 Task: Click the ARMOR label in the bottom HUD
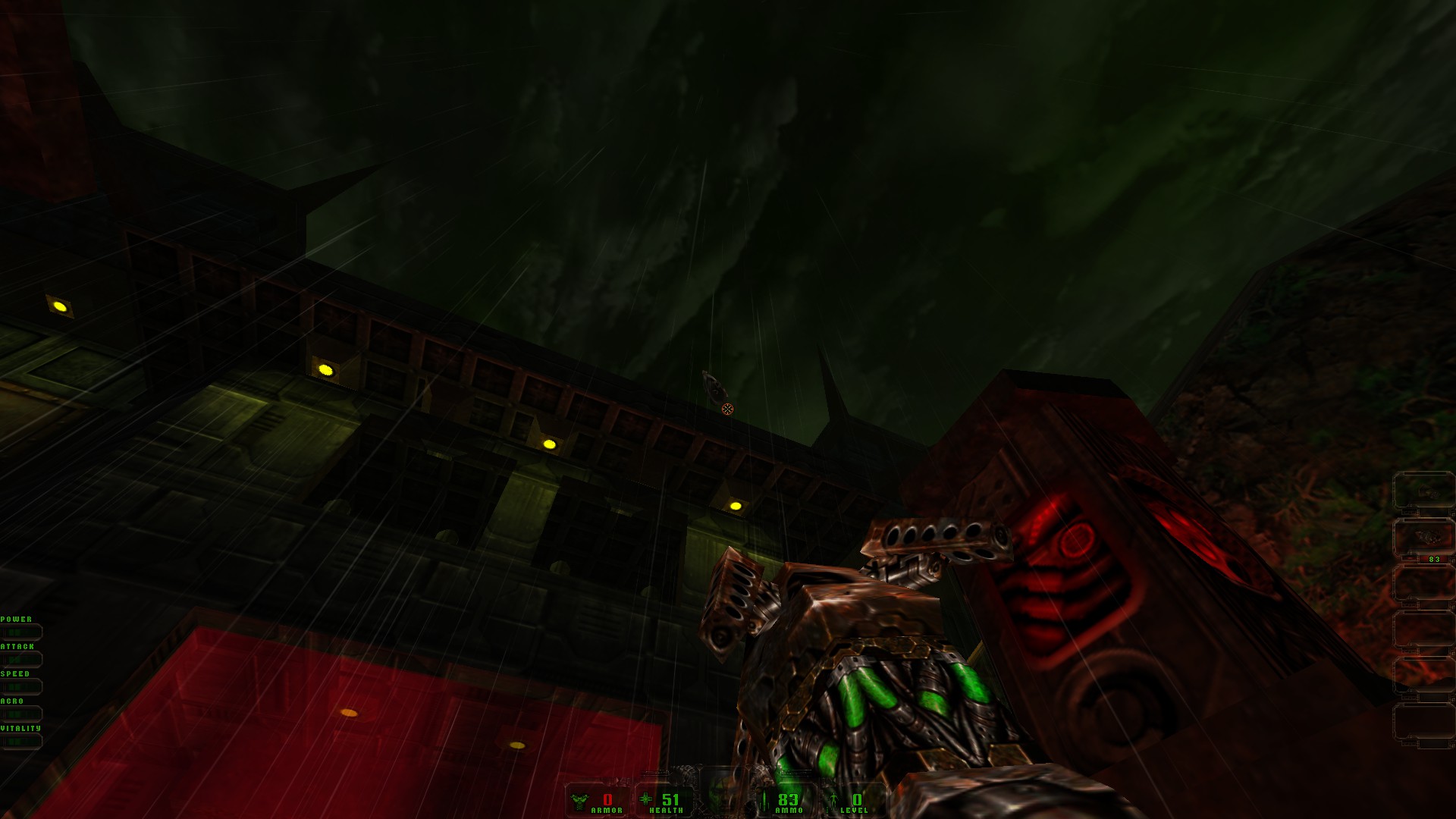(x=607, y=810)
